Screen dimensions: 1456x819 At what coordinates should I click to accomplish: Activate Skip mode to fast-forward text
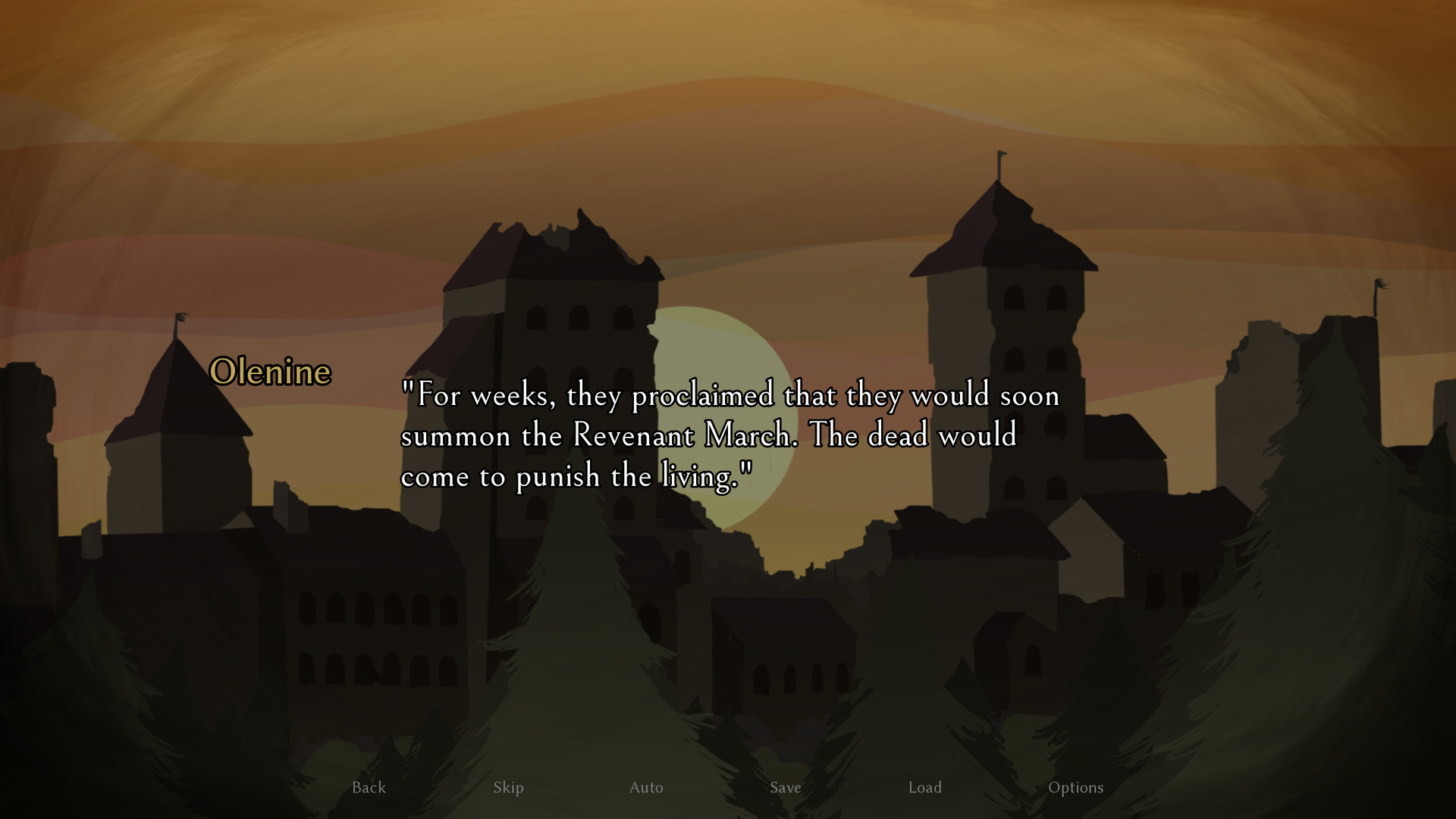tap(508, 787)
